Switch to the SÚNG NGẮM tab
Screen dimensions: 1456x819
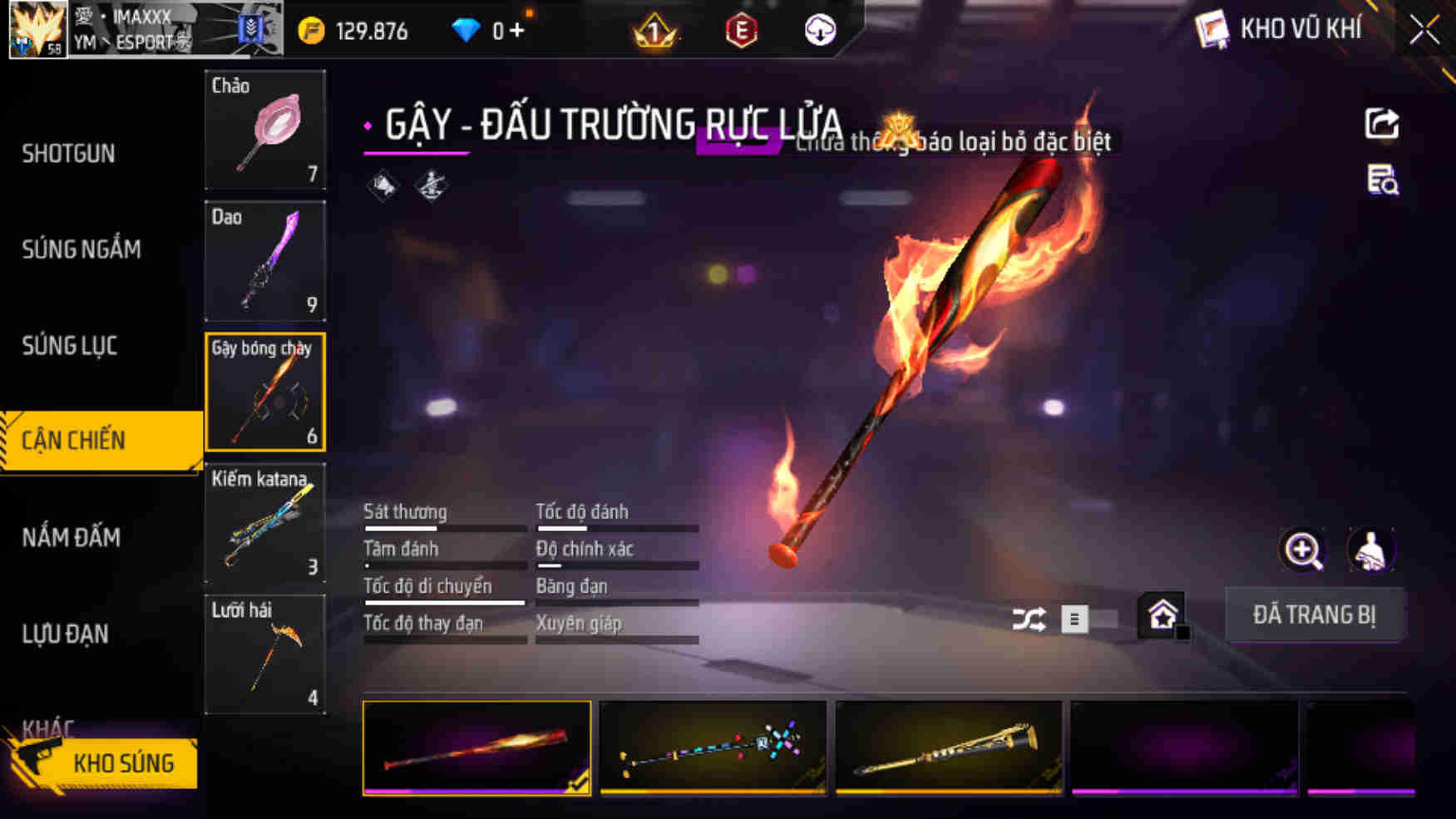(x=81, y=249)
